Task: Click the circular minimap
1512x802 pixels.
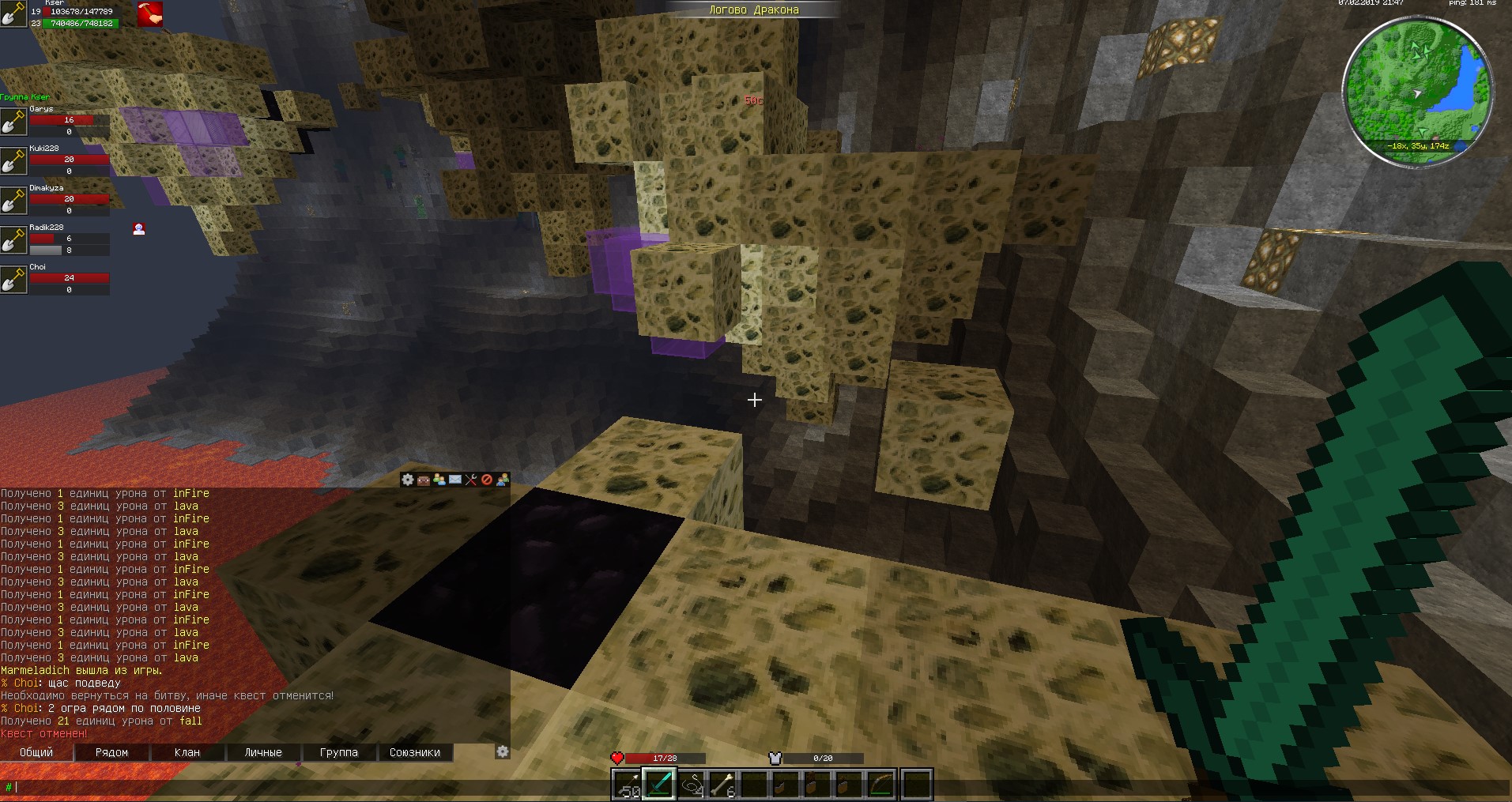Action: (1419, 92)
